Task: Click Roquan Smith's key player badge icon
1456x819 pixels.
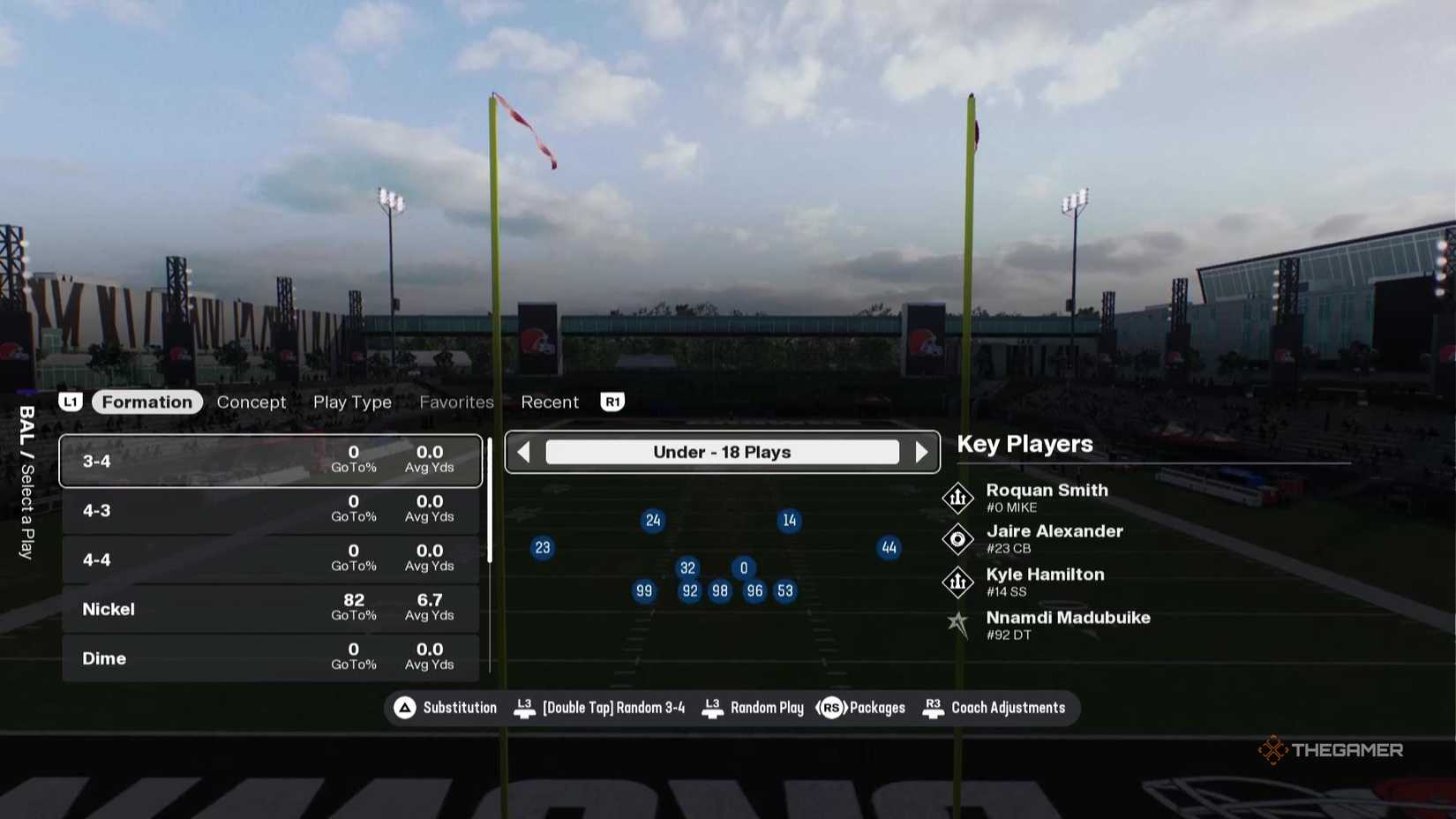Action: 957,497
